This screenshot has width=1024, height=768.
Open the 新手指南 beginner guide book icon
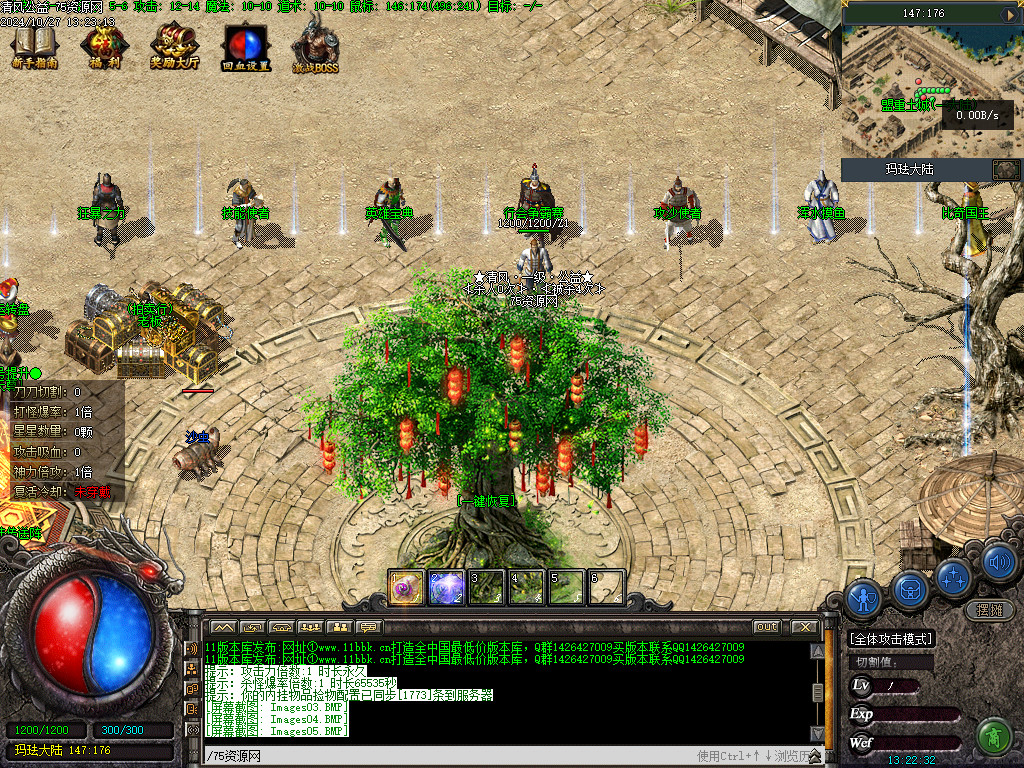(34, 44)
